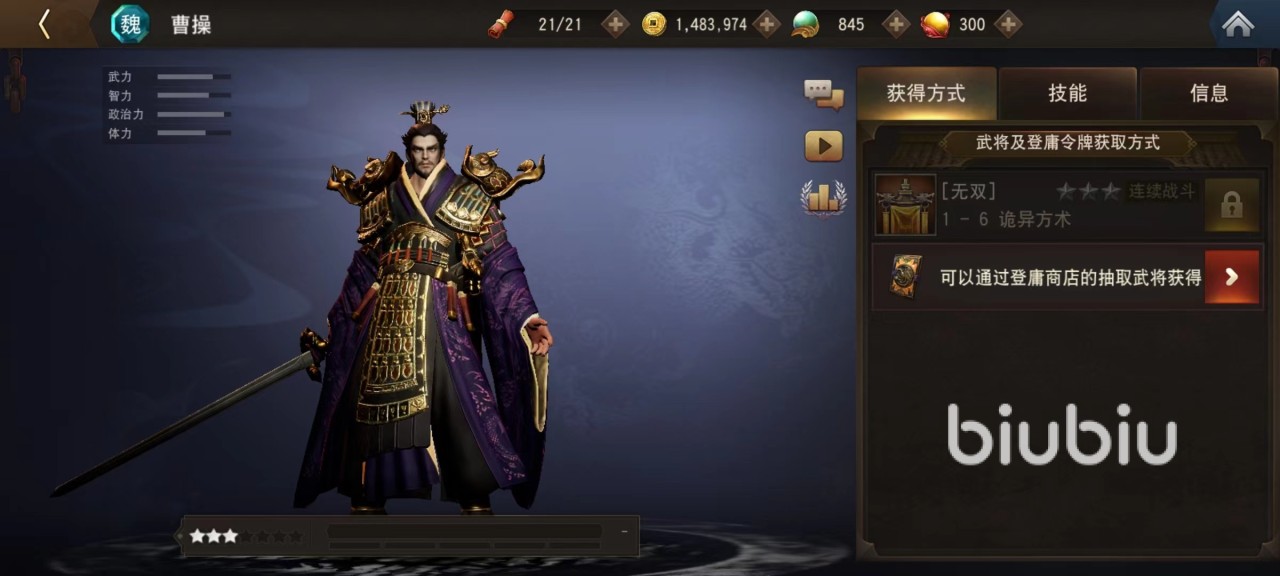Add more scroll energy with plus button
1280x576 pixels.
coord(615,24)
